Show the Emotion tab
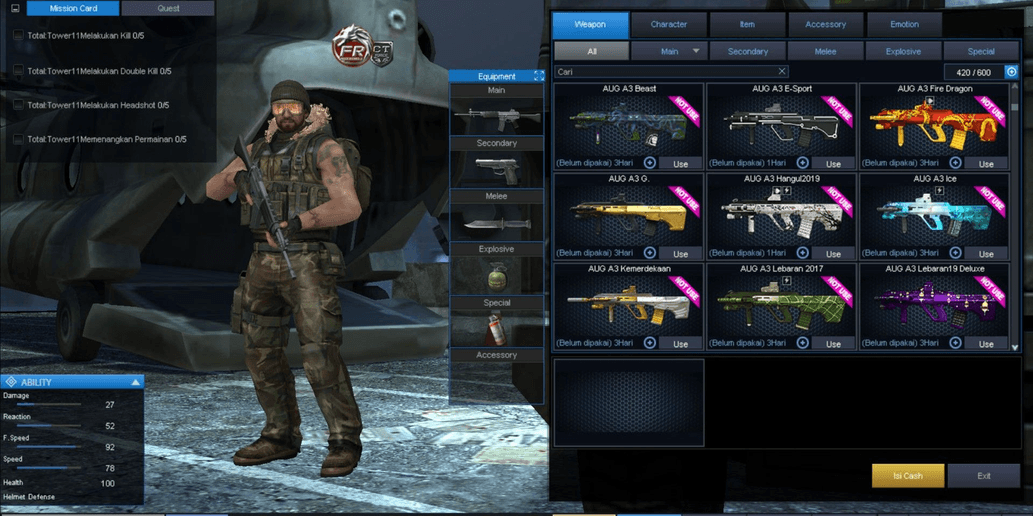This screenshot has height=516, width=1033. point(904,25)
